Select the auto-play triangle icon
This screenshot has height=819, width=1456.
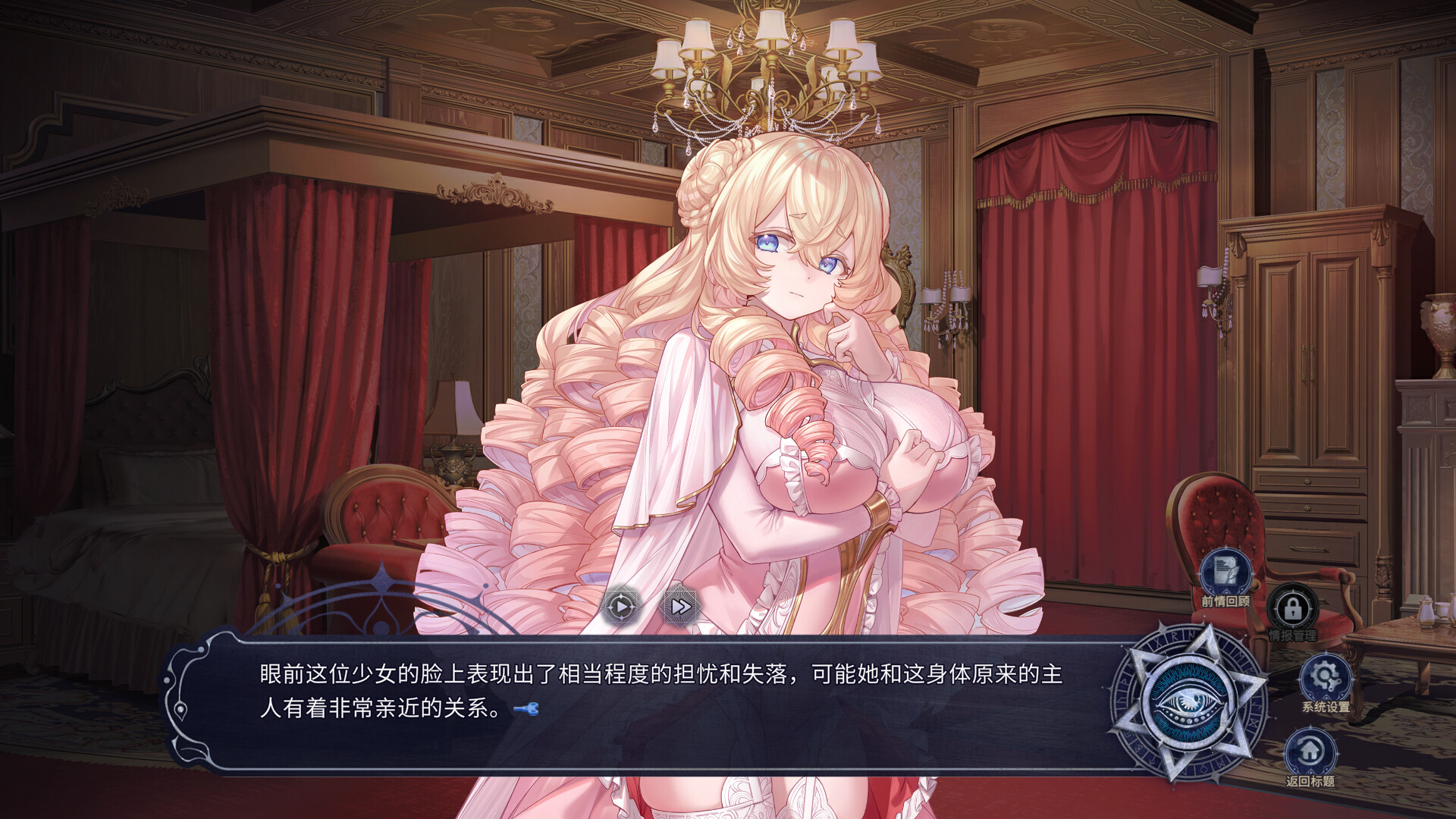(x=620, y=607)
